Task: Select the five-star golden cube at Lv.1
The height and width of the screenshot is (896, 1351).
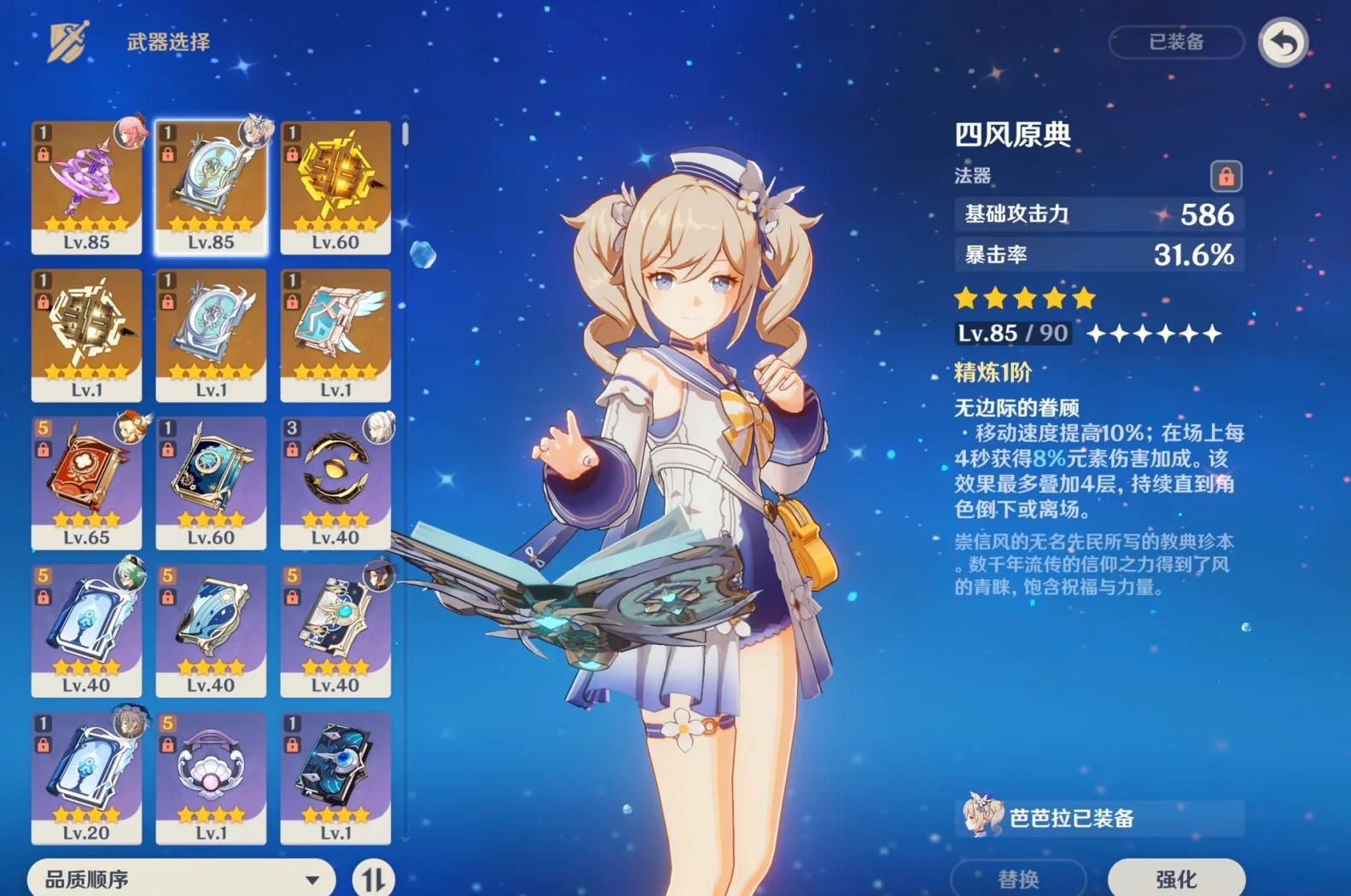Action: click(x=86, y=335)
